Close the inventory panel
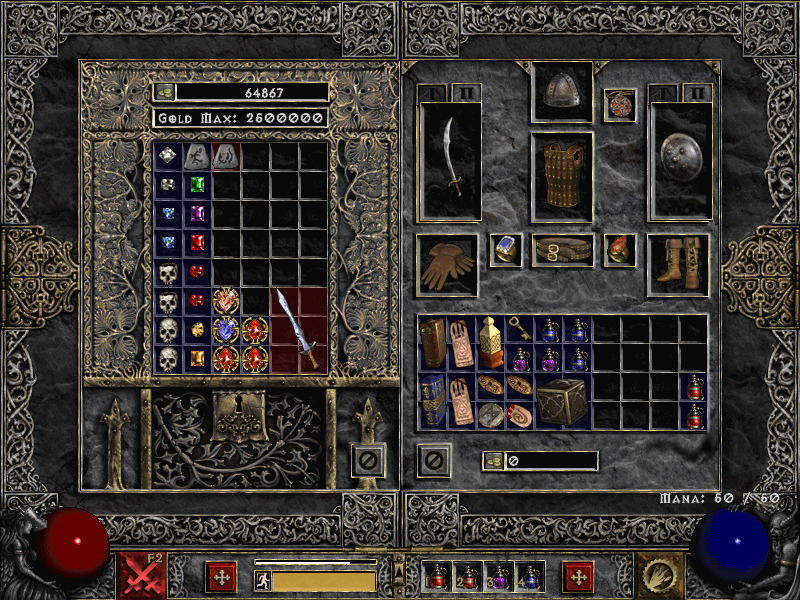 pyautogui.click(x=434, y=461)
